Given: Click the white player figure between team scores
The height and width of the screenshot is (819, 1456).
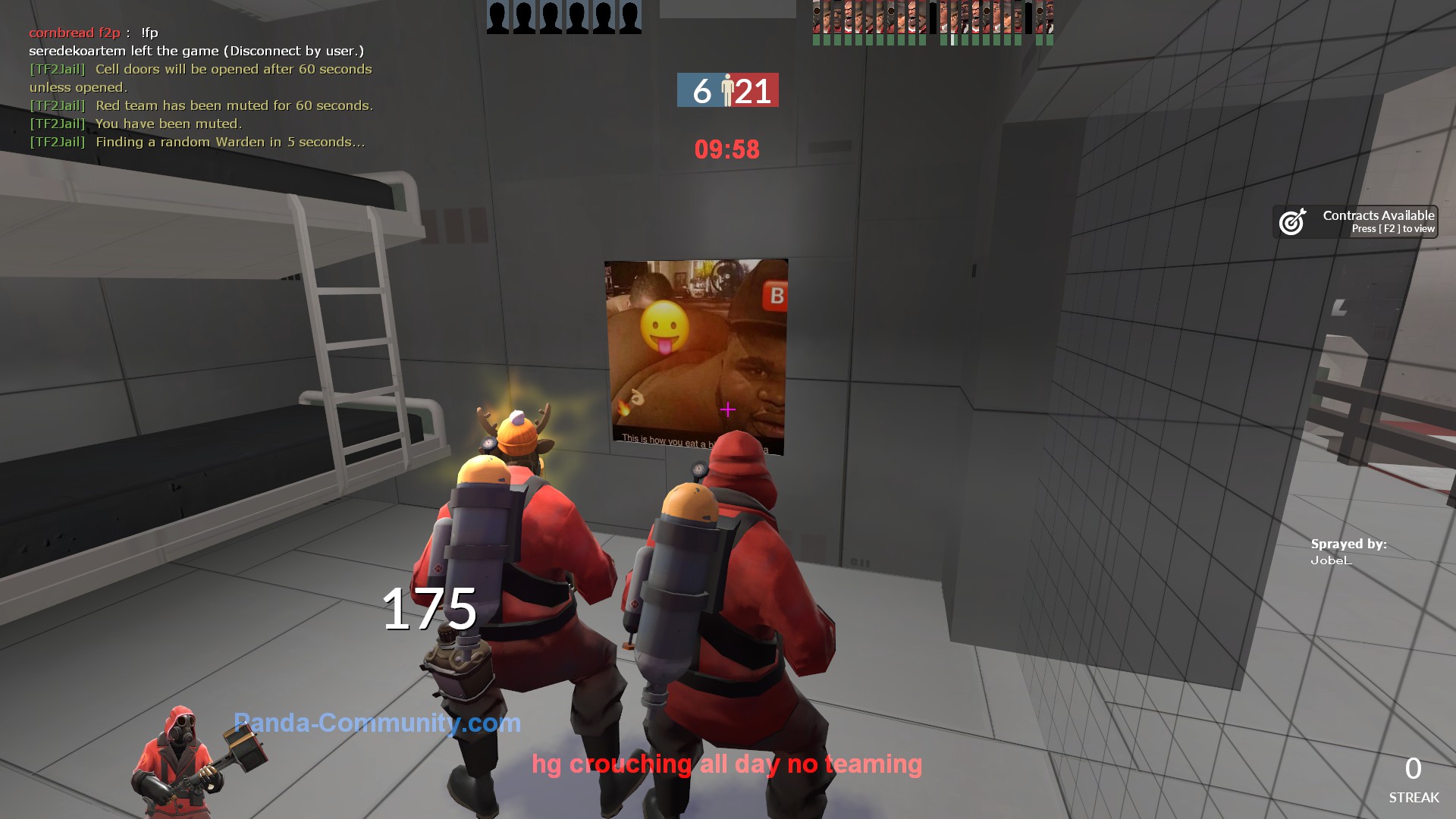Looking at the screenshot, I should 727,90.
